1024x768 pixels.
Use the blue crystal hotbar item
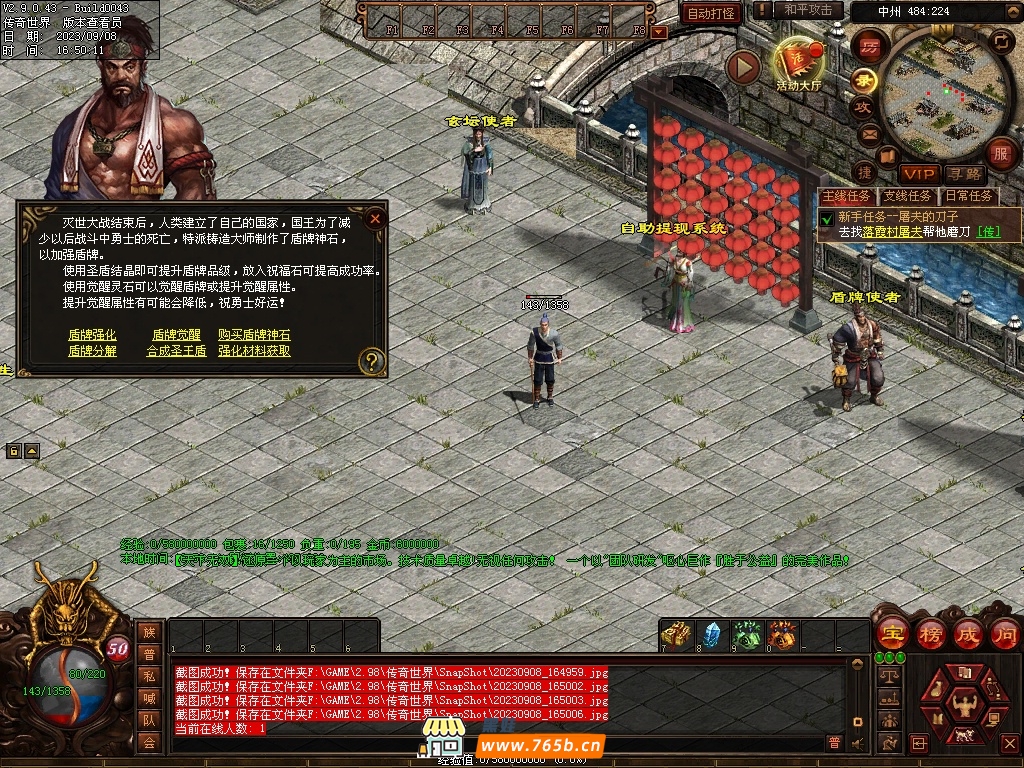[711, 635]
